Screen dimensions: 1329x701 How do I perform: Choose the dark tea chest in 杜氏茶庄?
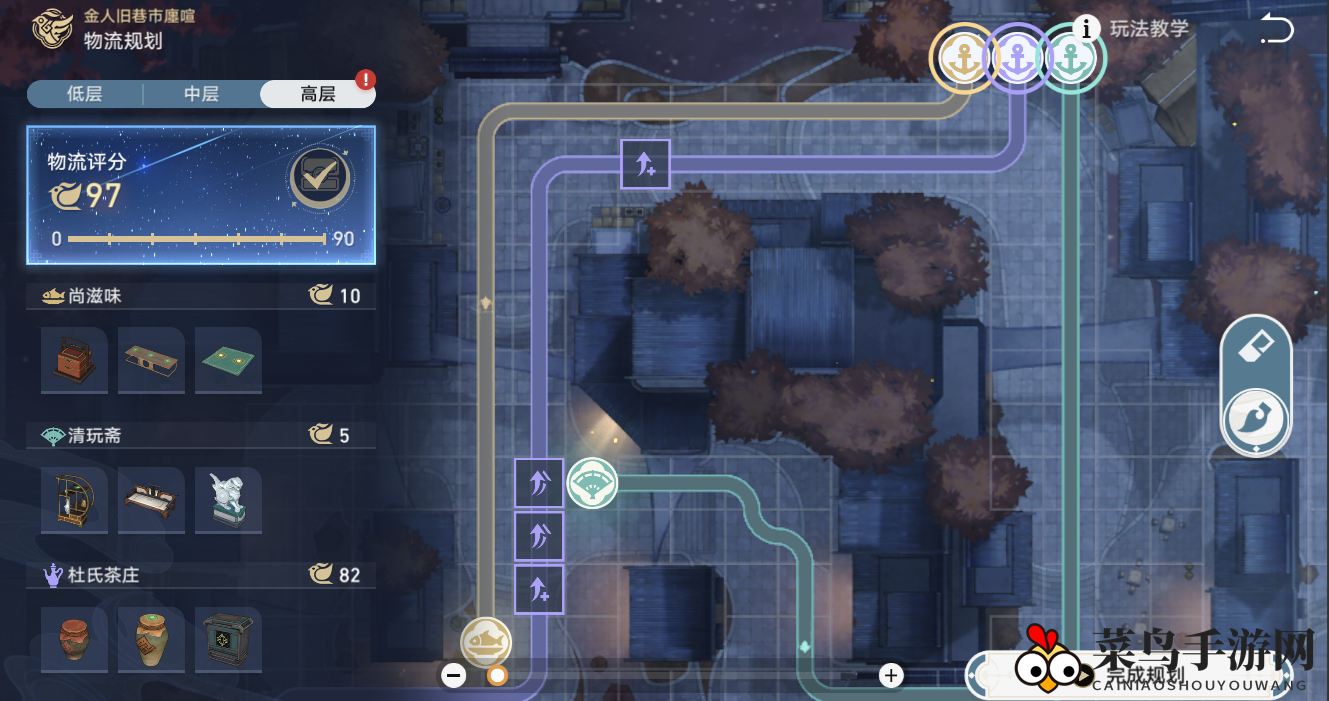(228, 640)
